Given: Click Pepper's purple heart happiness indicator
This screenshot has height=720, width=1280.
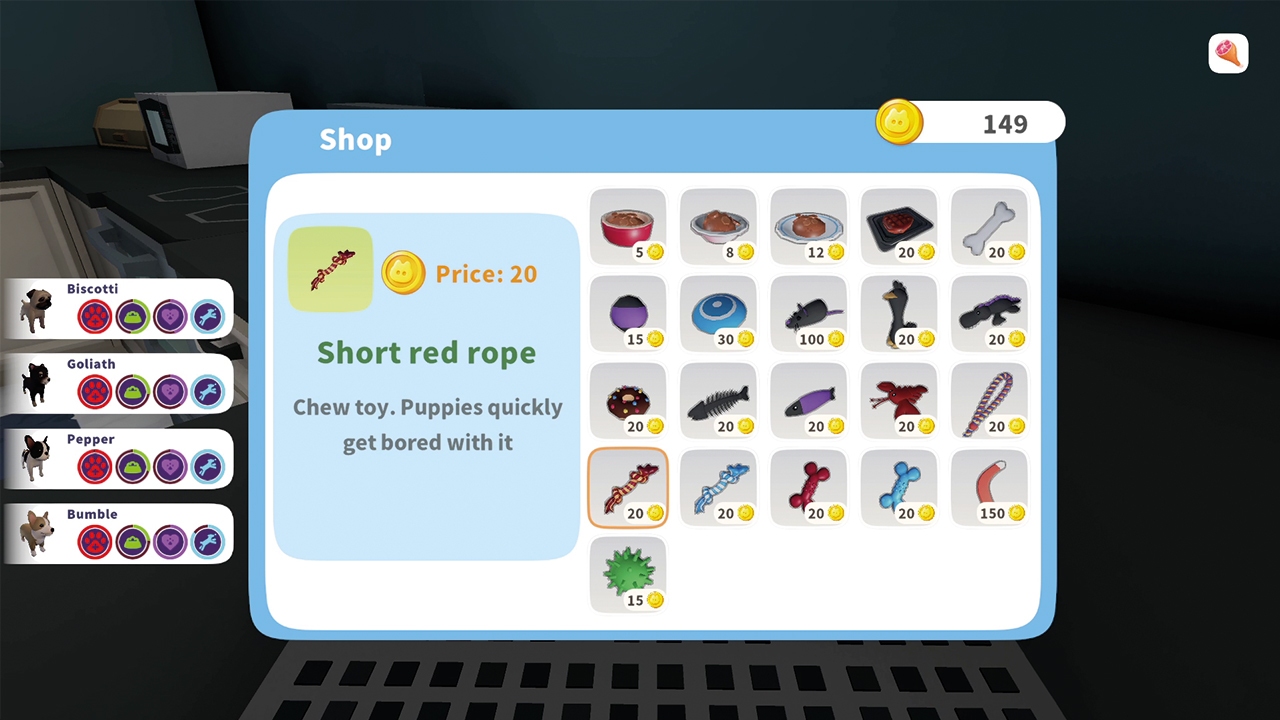Looking at the screenshot, I should (169, 466).
